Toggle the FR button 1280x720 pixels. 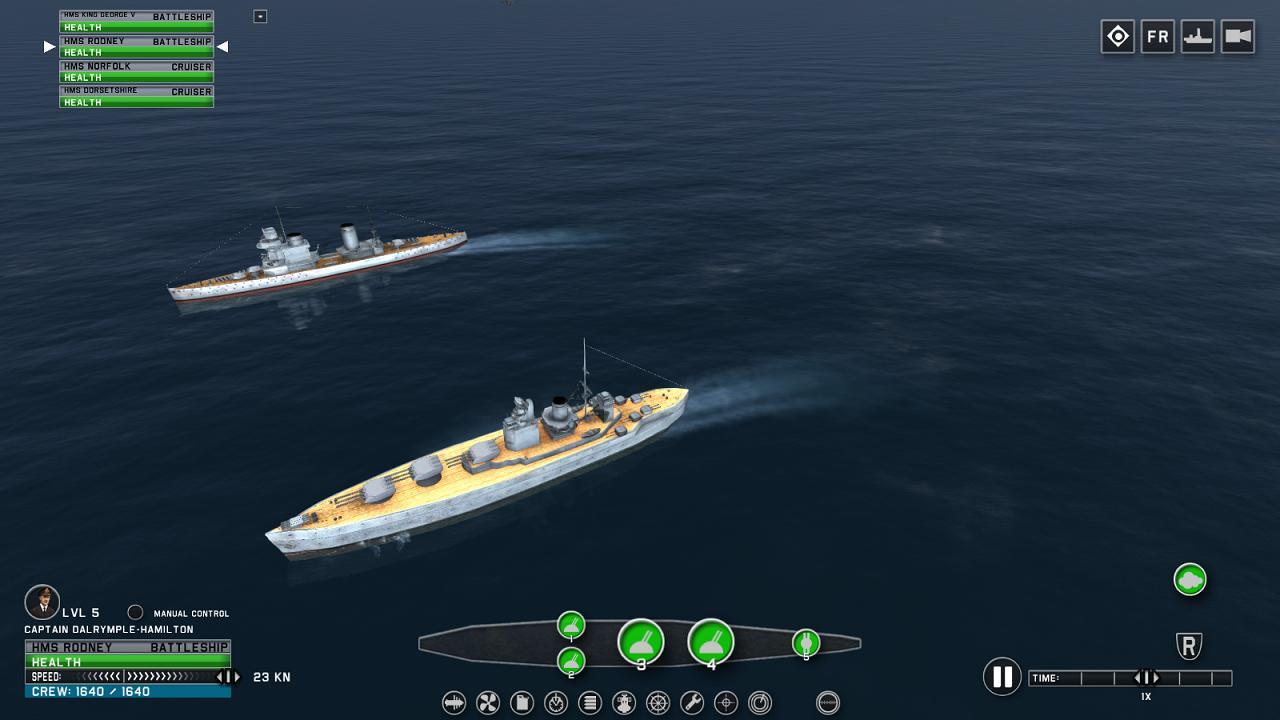click(x=1157, y=37)
